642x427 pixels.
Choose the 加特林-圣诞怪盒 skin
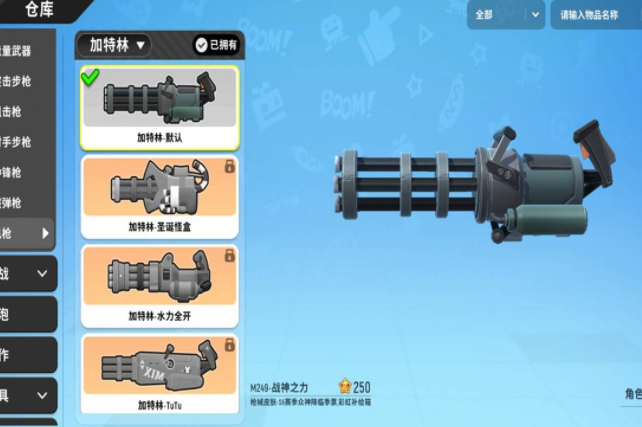(160, 197)
